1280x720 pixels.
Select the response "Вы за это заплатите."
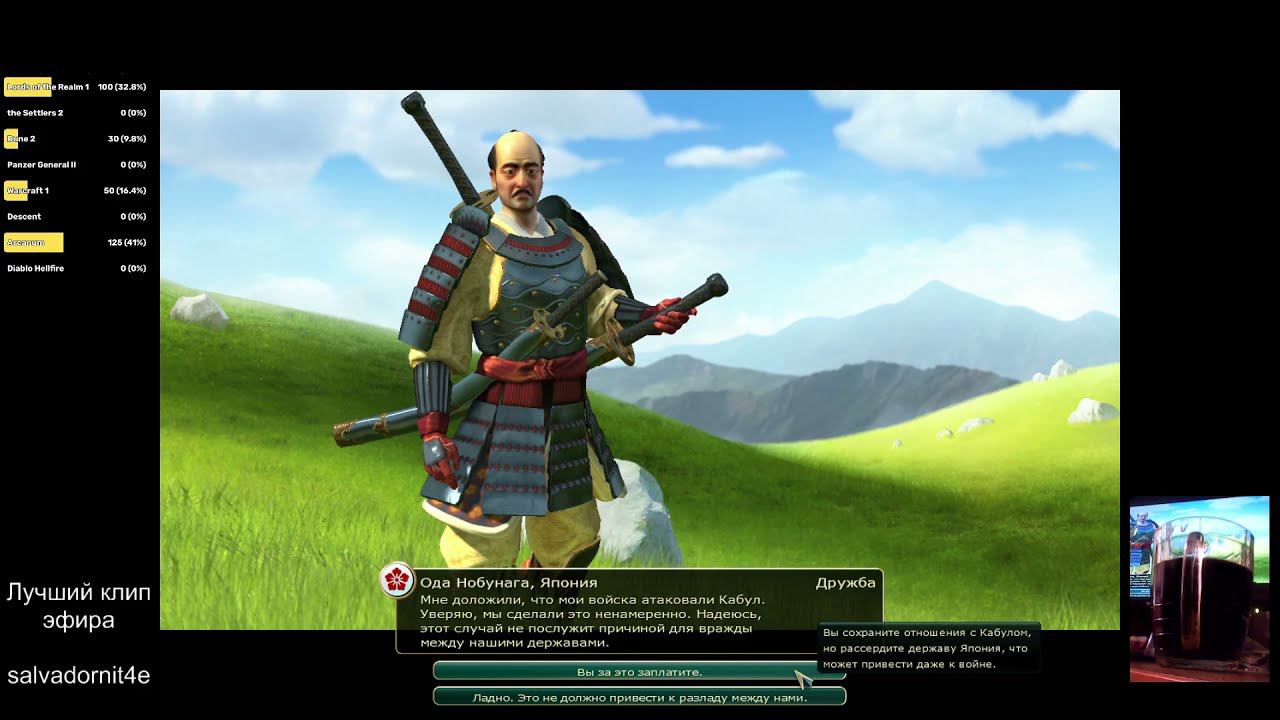pos(639,673)
